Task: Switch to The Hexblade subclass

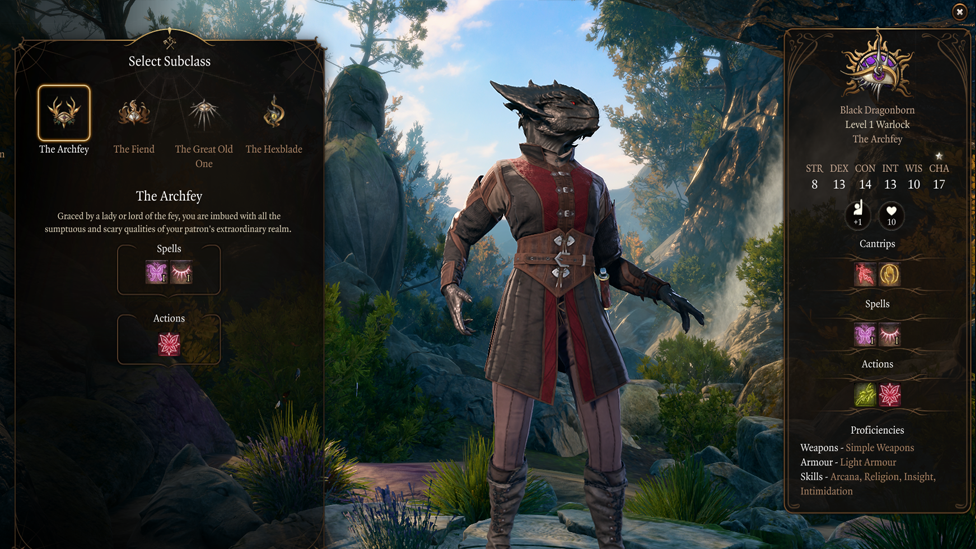Action: 274,113
